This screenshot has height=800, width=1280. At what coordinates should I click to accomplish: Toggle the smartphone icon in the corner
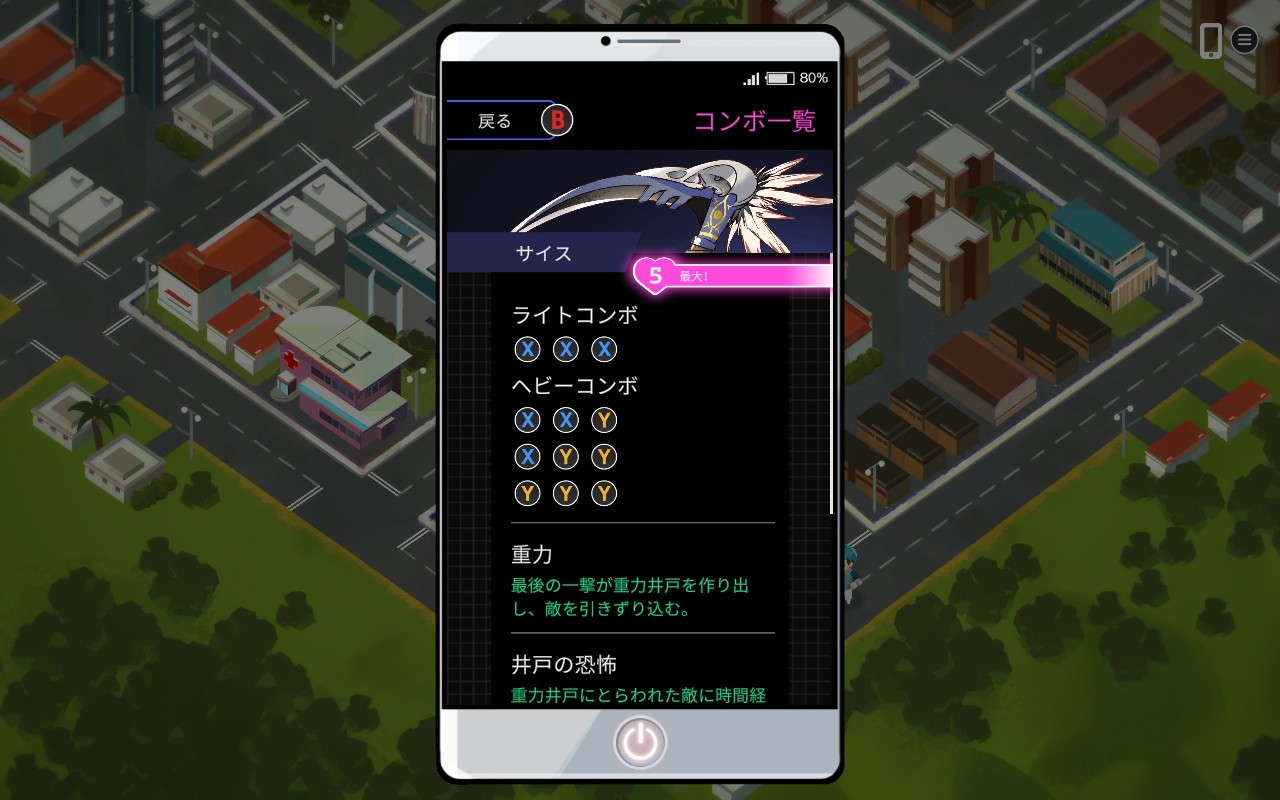(x=1210, y=40)
